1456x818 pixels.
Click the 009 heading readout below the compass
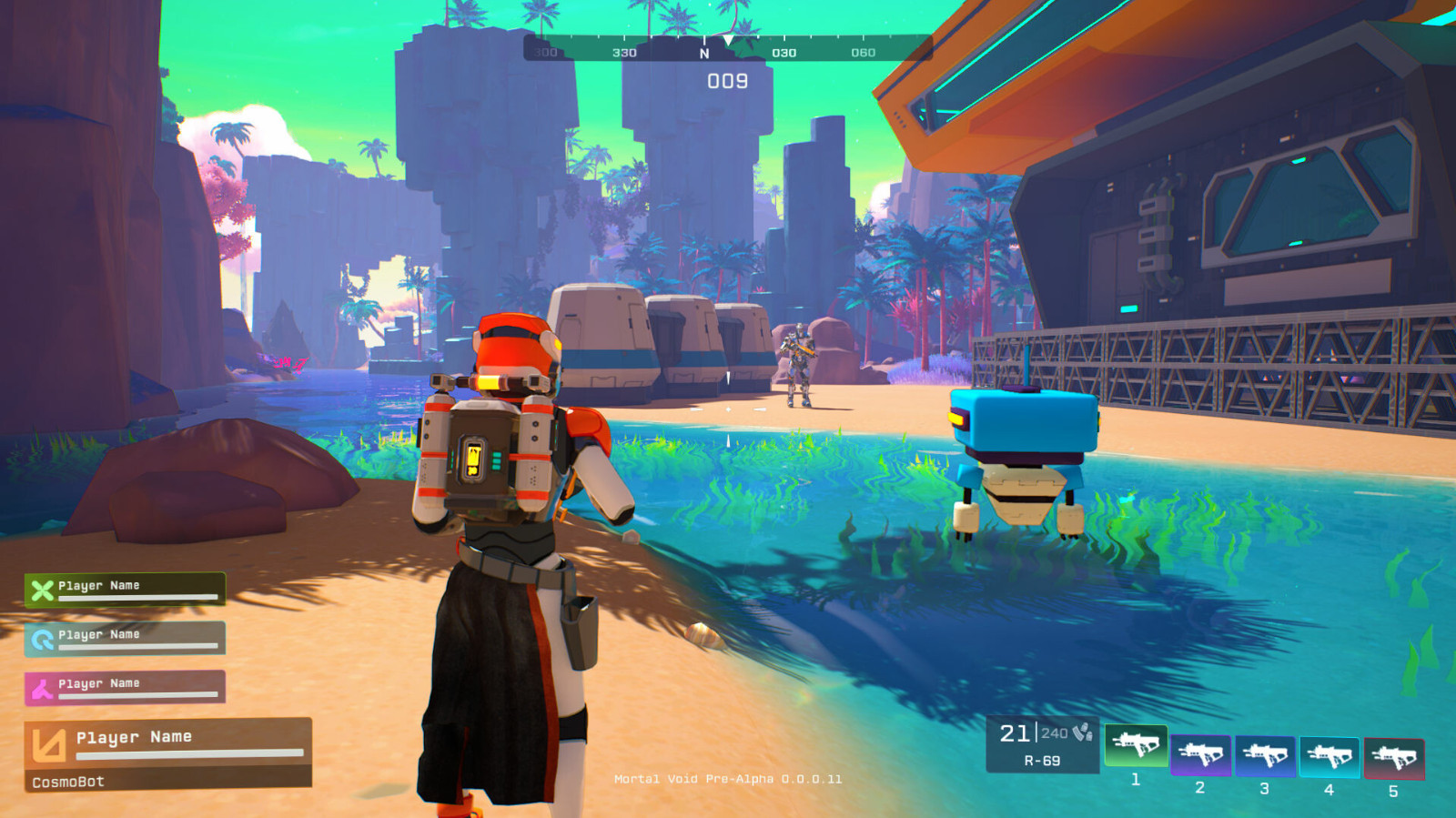[728, 80]
